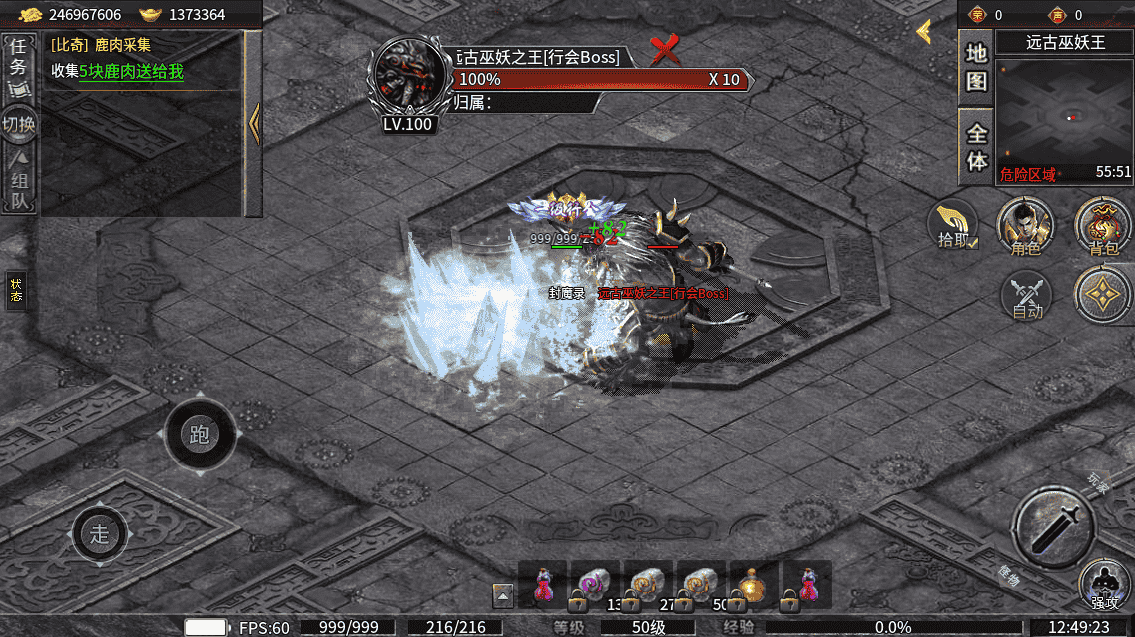The width and height of the screenshot is (1135, 637).
Task: Open the 角色 character sheet
Action: [x=1025, y=227]
